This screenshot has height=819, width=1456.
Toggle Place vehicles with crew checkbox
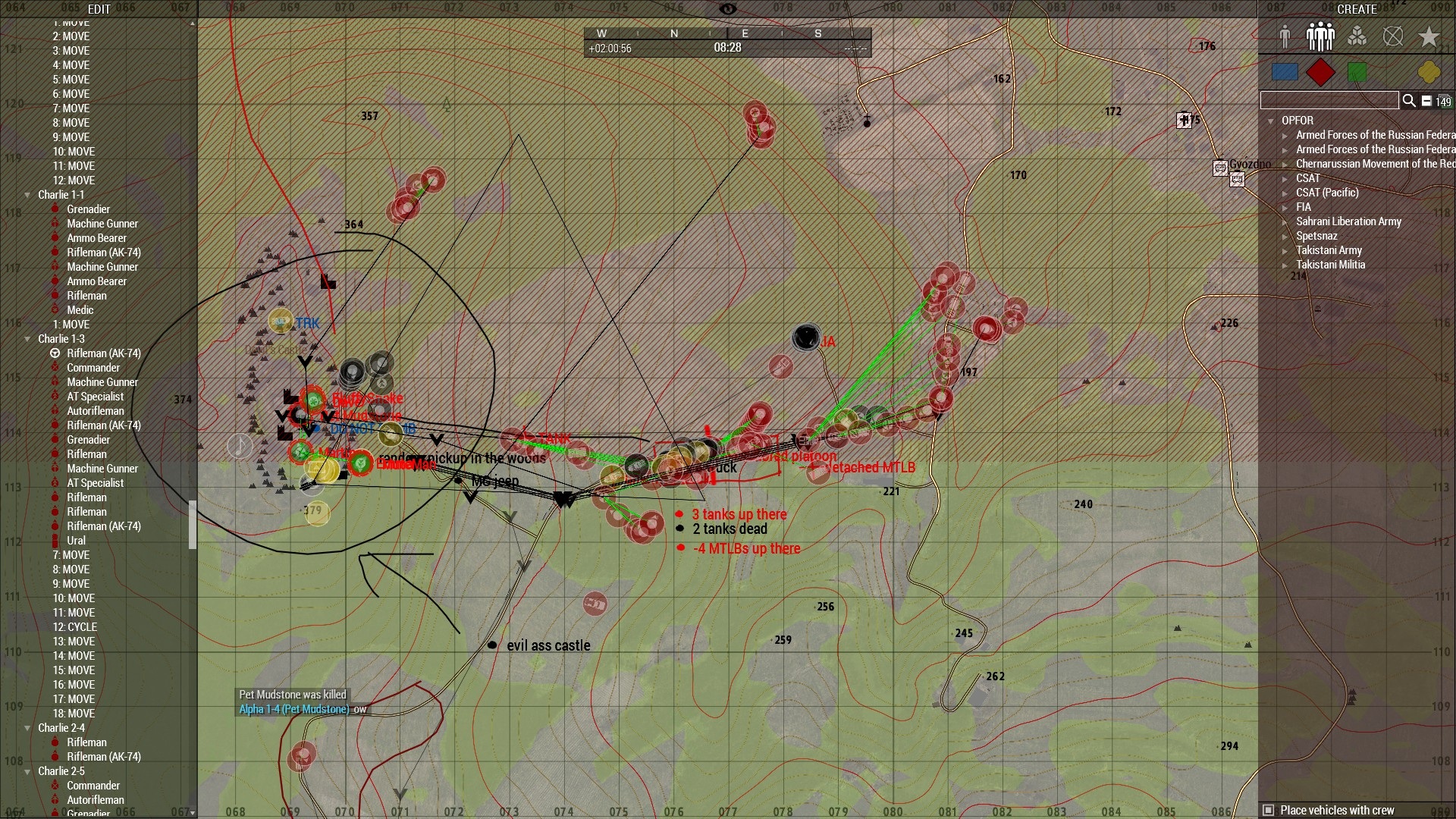click(1268, 810)
